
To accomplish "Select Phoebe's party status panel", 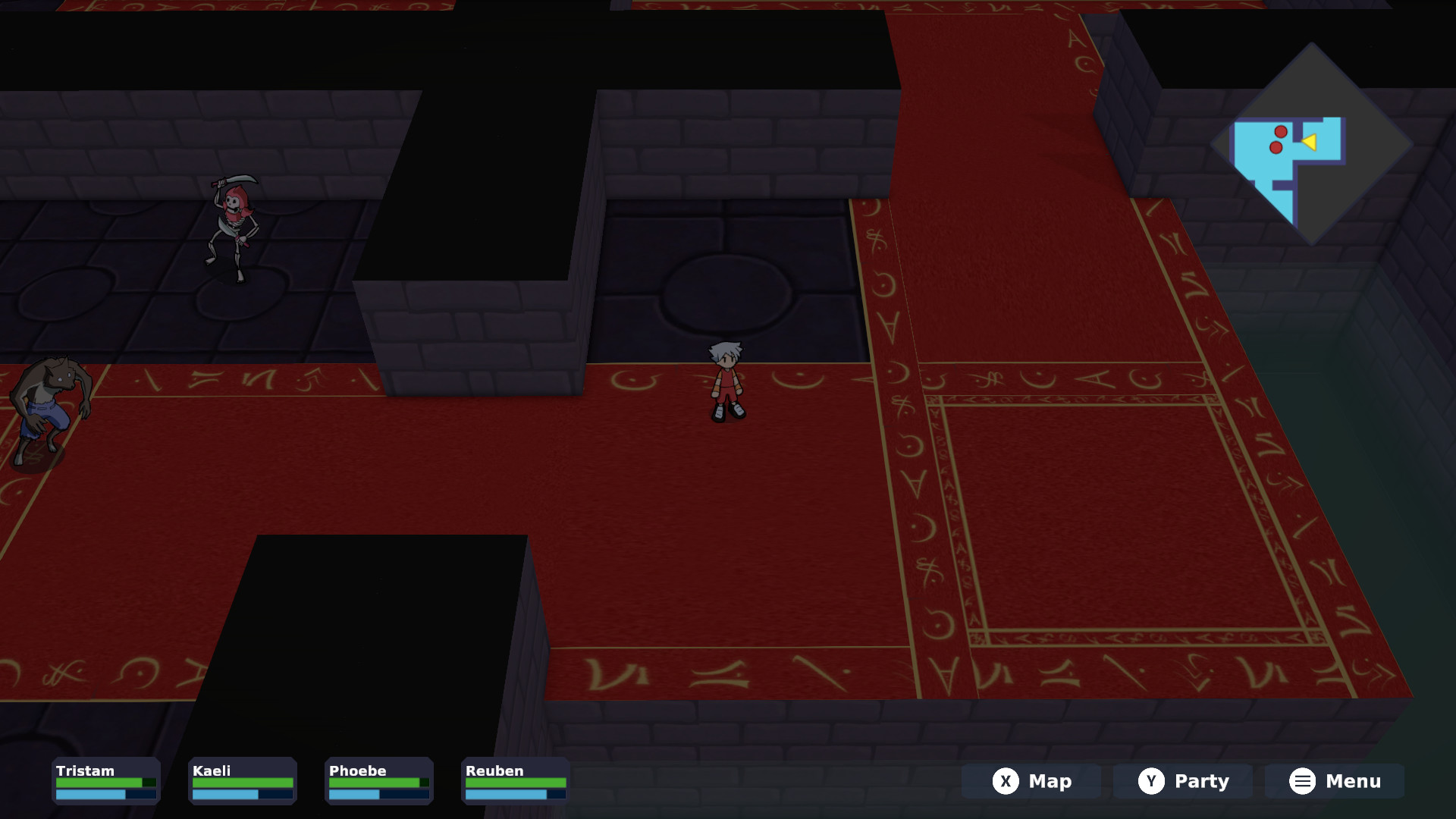I will [378, 780].
